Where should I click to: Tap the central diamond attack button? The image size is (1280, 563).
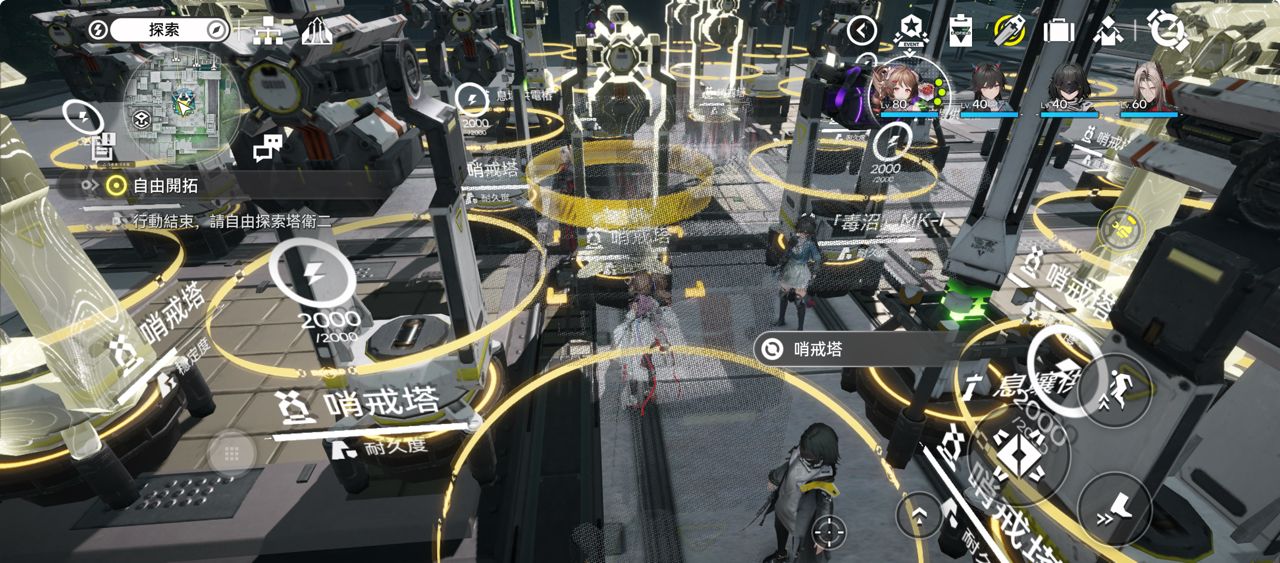[x=1019, y=457]
